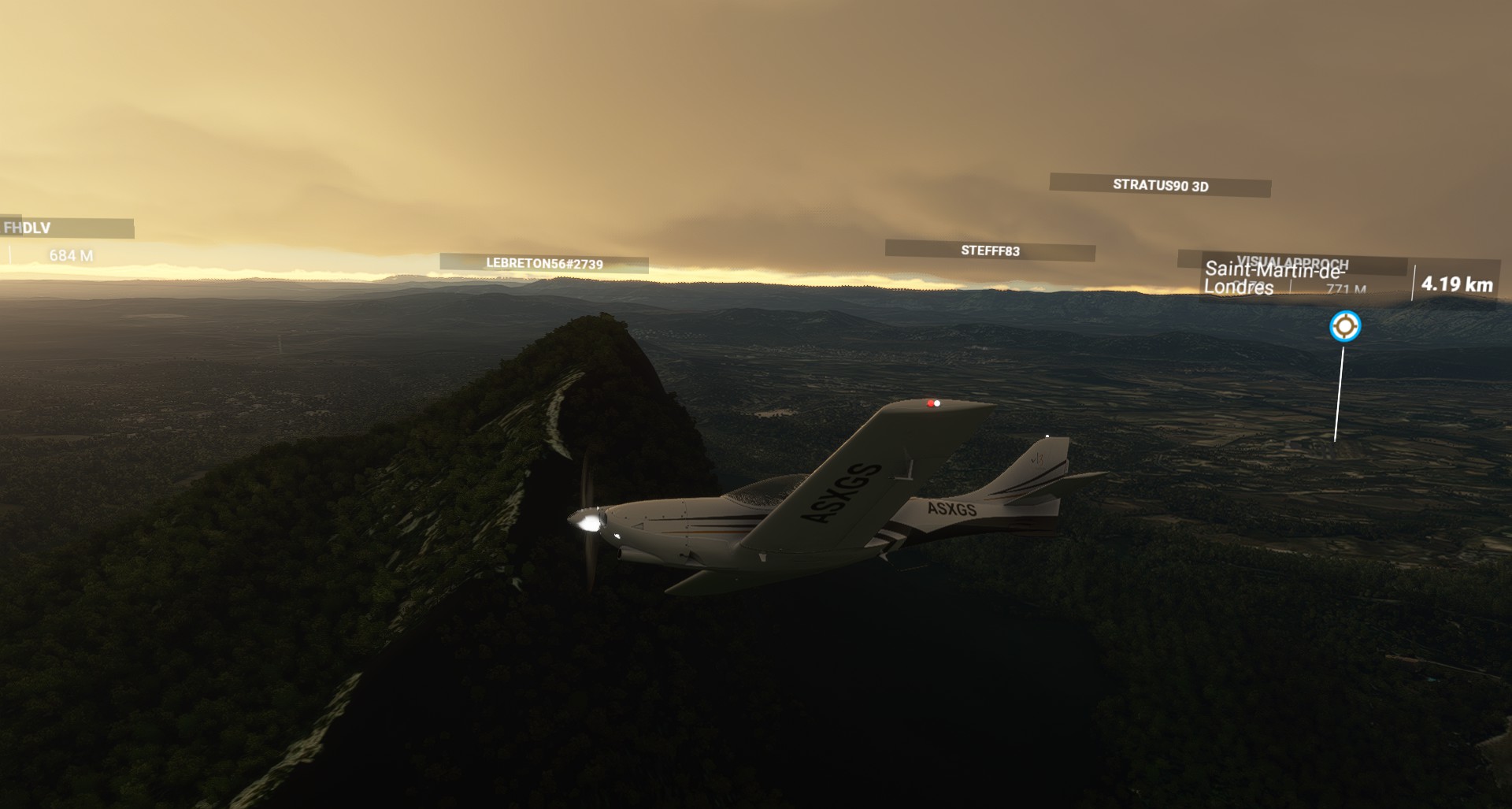Viewport: 1512px width, 809px height.
Task: Click the Saint-Martin-de-Londres point of interest marker icon
Action: 1344,326
